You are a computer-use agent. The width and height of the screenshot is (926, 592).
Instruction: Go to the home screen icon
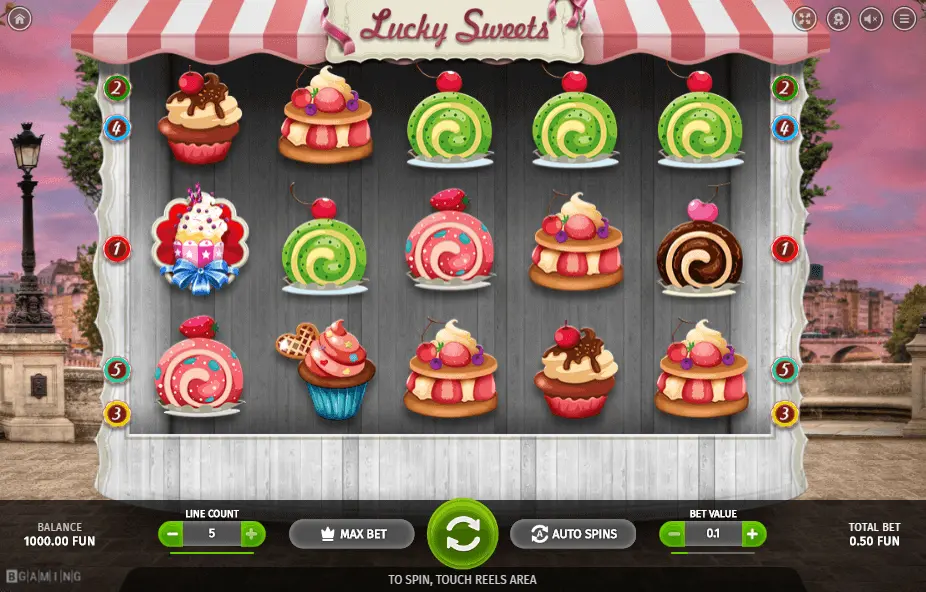click(18, 18)
